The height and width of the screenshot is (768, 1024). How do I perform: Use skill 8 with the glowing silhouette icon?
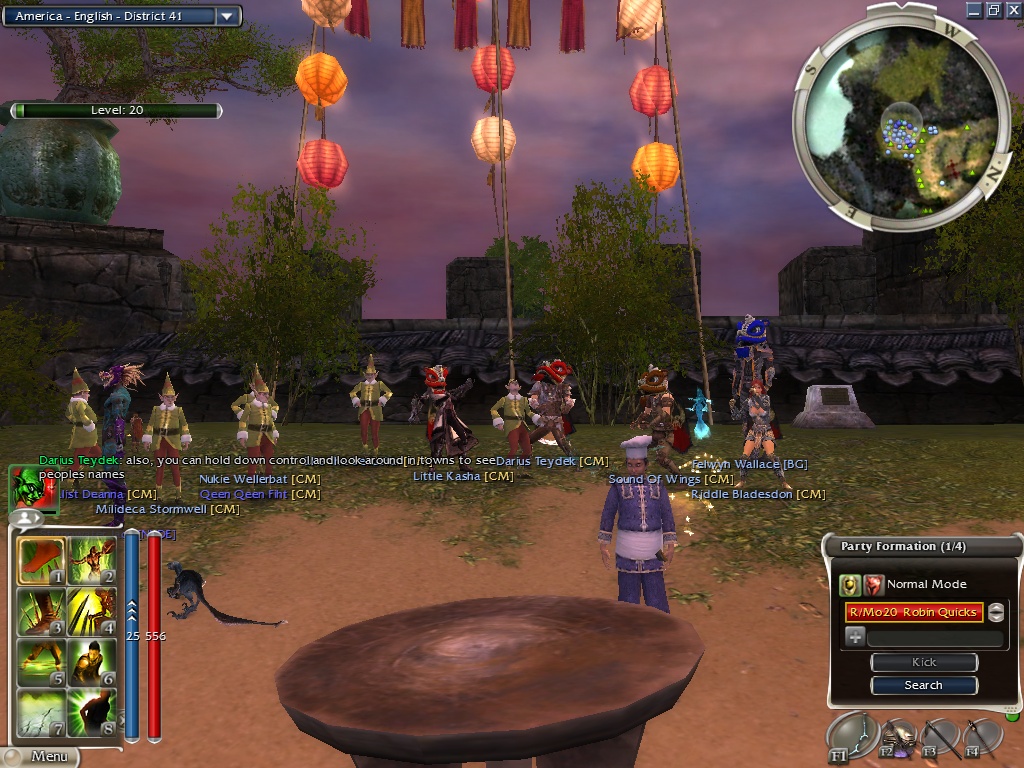[x=92, y=712]
